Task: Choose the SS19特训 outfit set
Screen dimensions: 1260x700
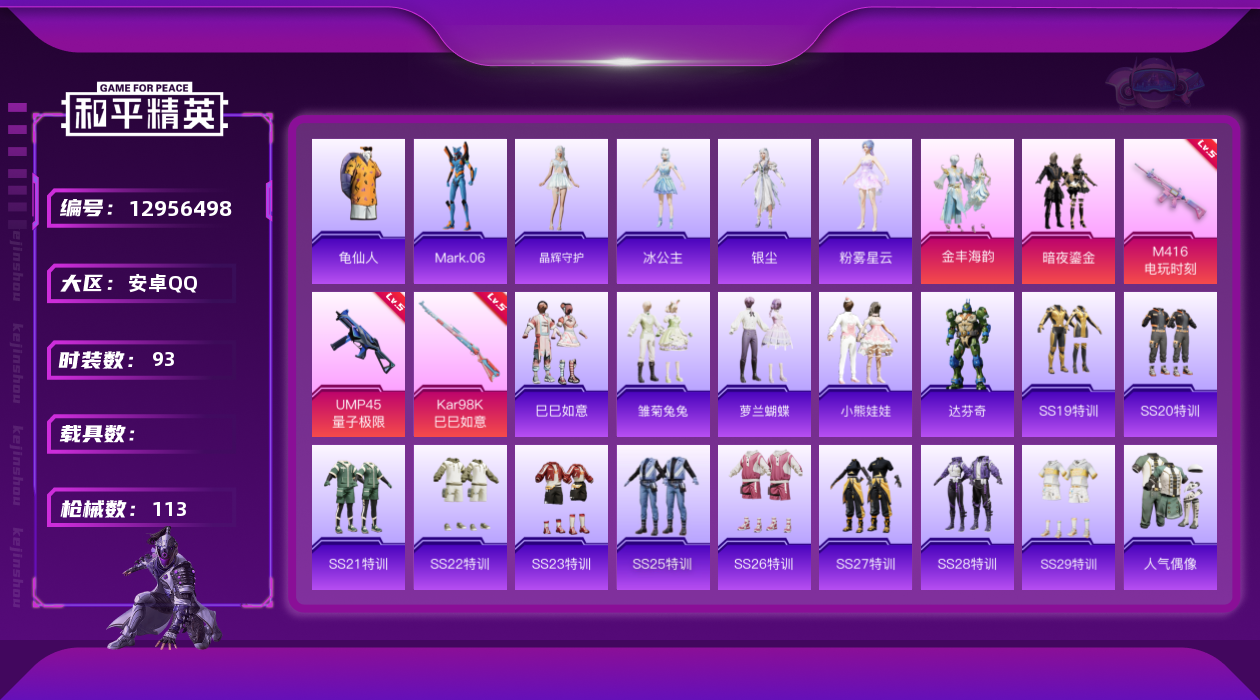Action: coord(1068,364)
